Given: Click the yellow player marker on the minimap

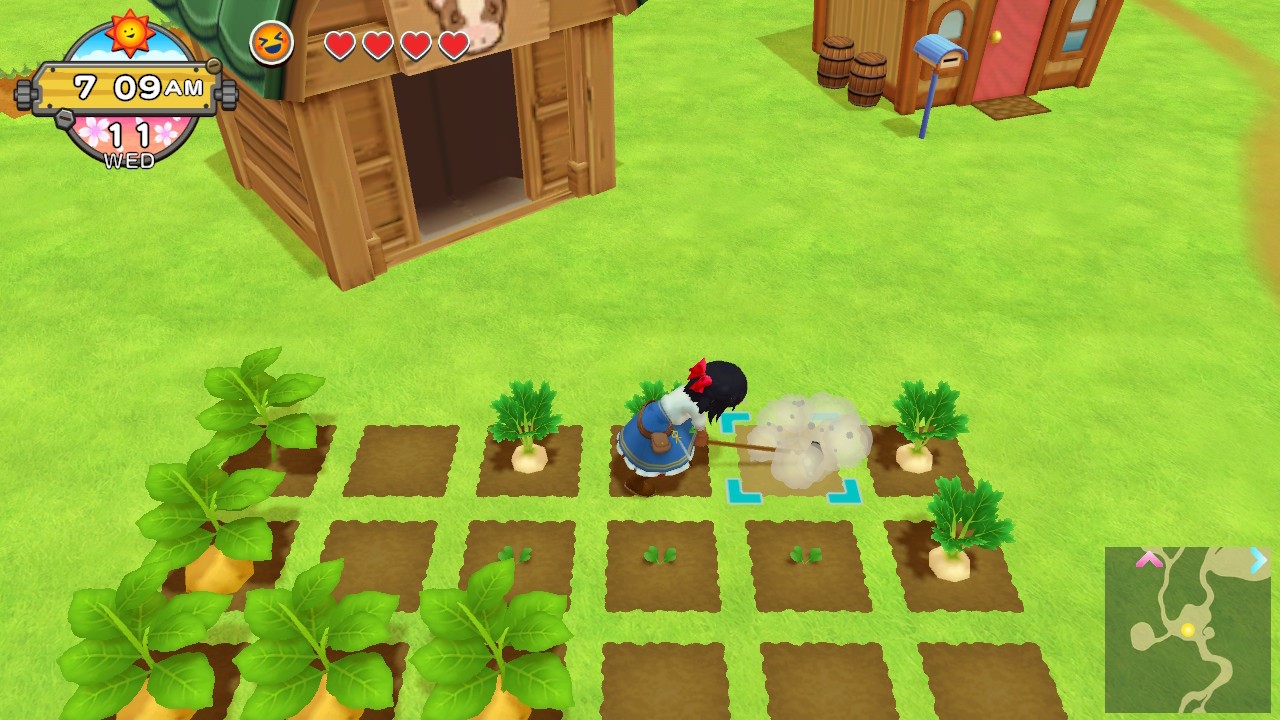Looking at the screenshot, I should 1189,628.
